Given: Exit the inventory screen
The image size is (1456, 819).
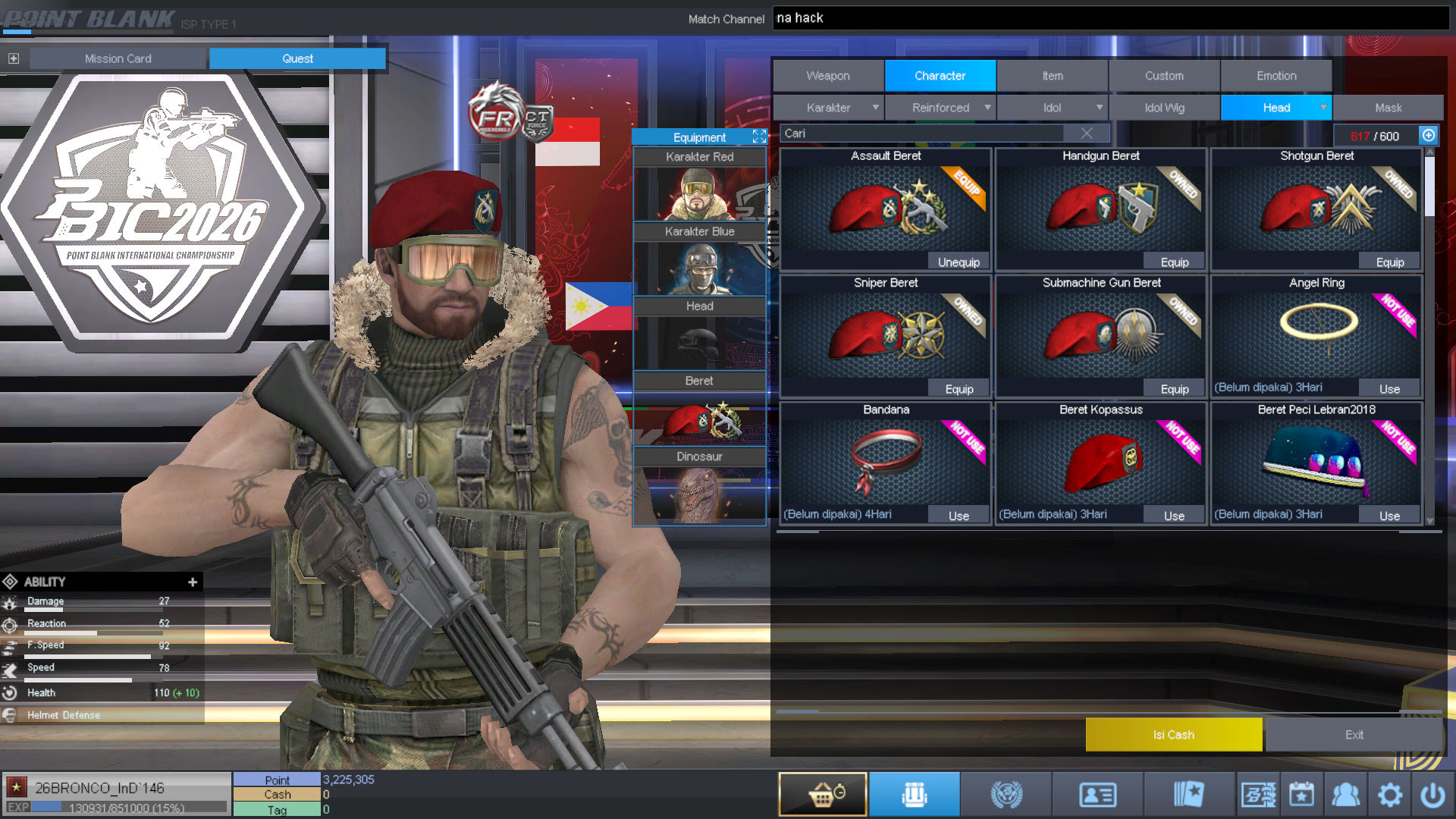Looking at the screenshot, I should point(1354,735).
